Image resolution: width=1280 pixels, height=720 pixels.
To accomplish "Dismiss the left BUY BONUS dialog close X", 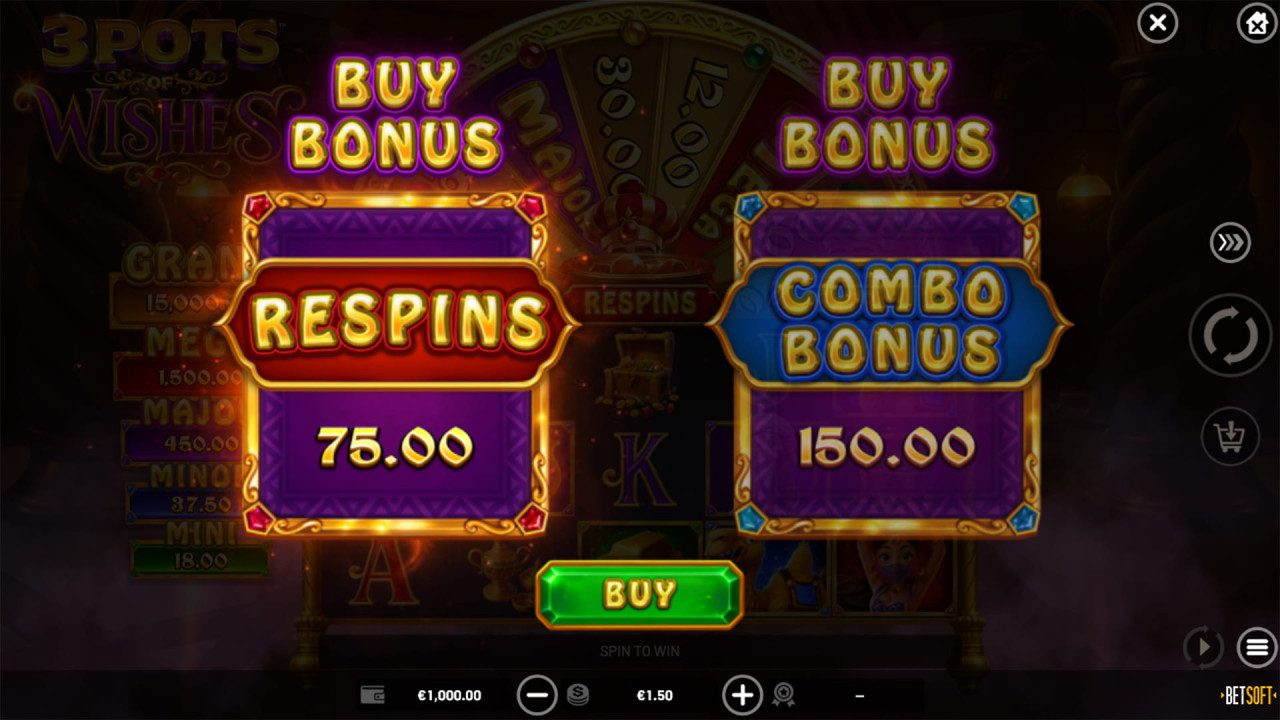I will click(1158, 23).
